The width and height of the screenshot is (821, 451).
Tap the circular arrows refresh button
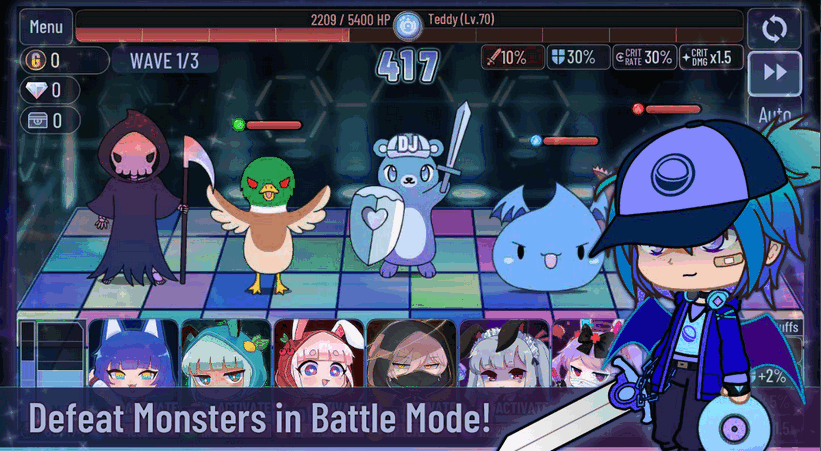tap(774, 28)
